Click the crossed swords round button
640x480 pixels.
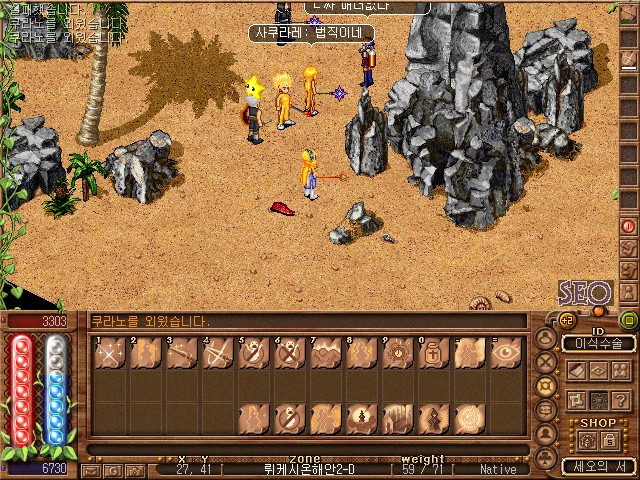pos(546,361)
